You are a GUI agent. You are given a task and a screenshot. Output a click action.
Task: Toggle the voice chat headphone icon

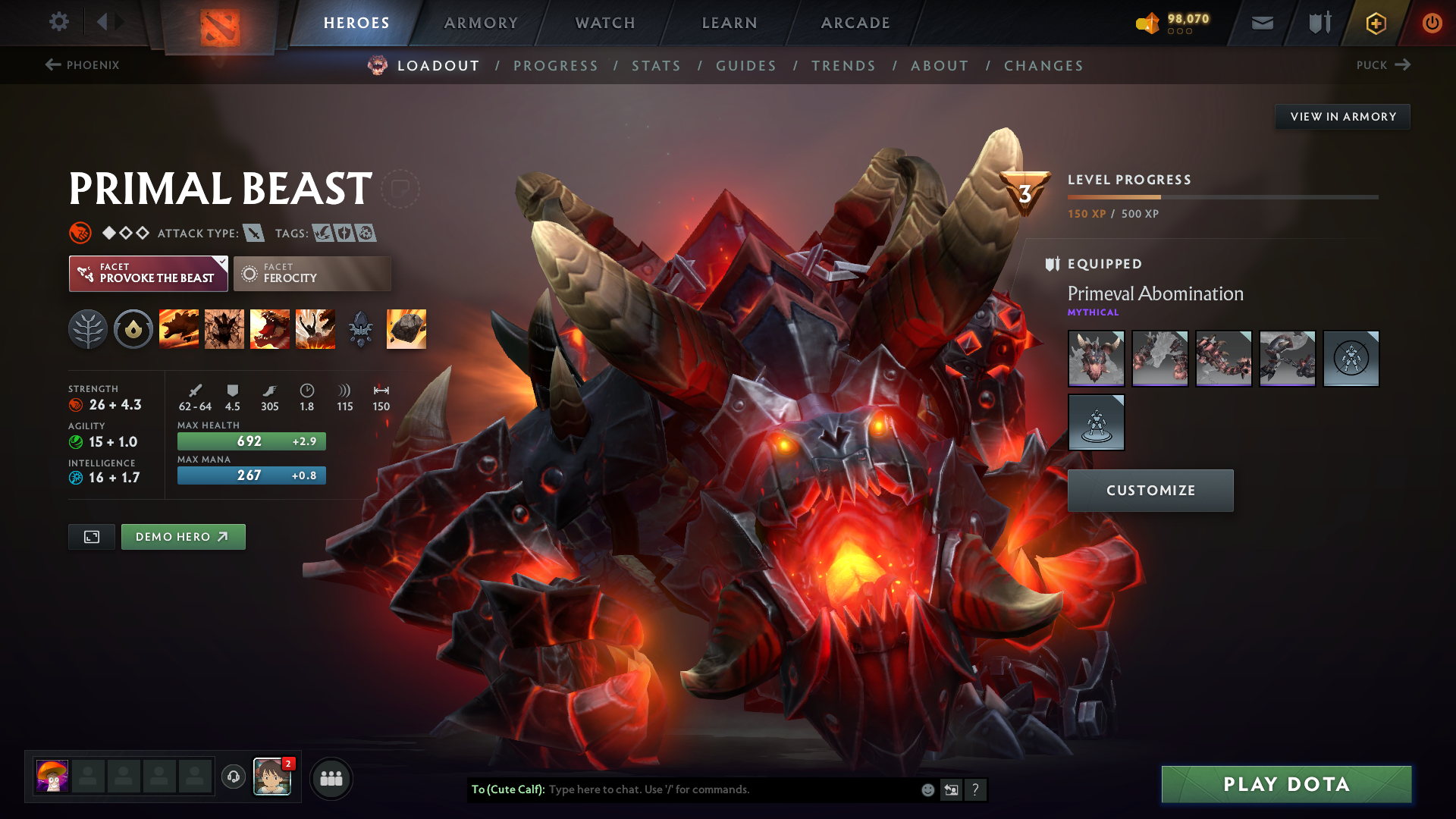232,777
